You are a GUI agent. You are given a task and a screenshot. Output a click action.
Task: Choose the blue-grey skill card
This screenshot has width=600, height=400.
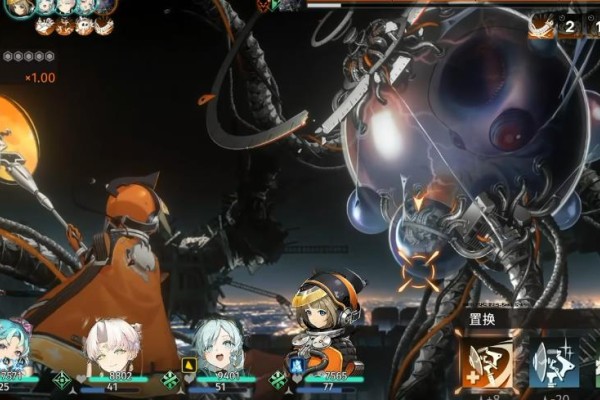coord(555,364)
